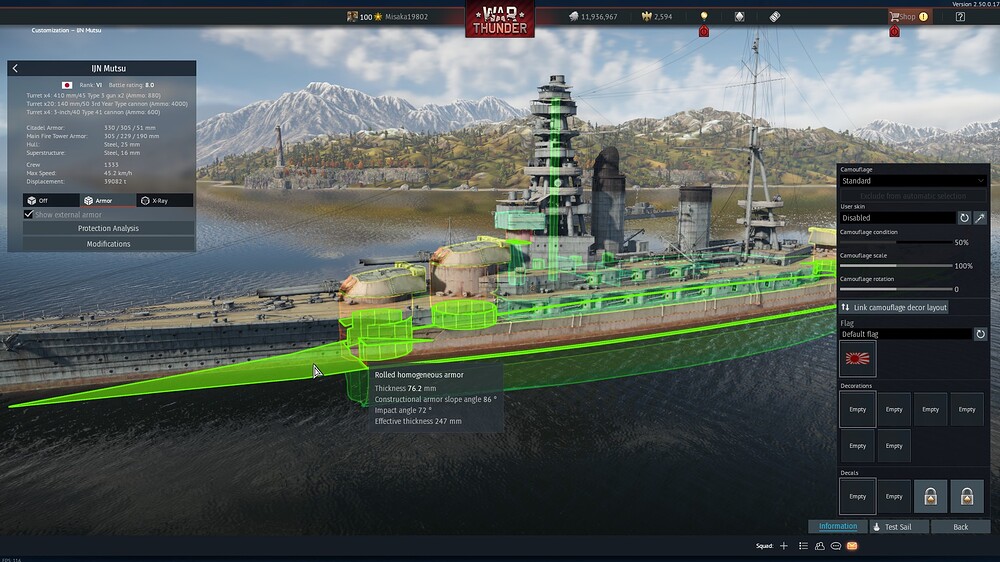Open the Modifications menu
The height and width of the screenshot is (562, 1000).
pos(108,244)
